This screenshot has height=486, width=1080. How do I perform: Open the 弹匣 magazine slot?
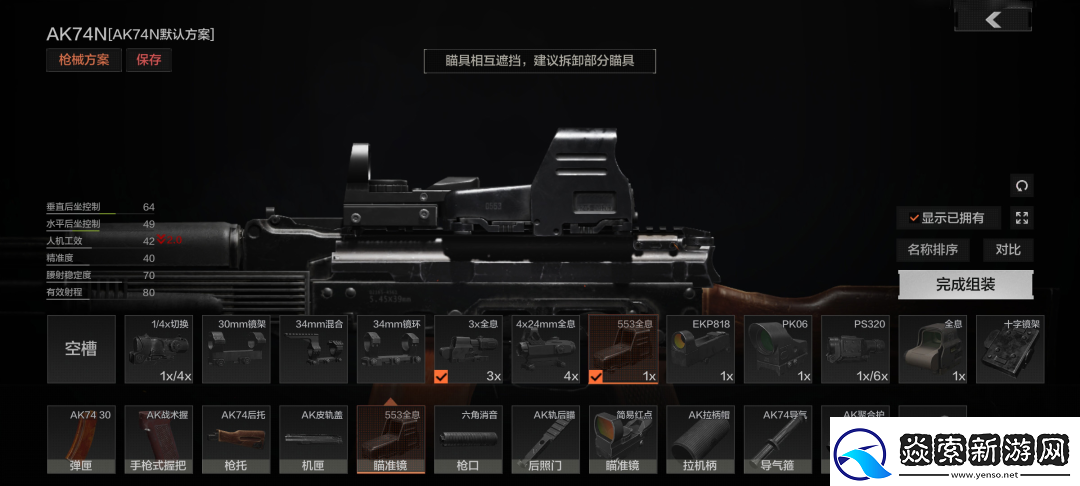click(x=81, y=439)
